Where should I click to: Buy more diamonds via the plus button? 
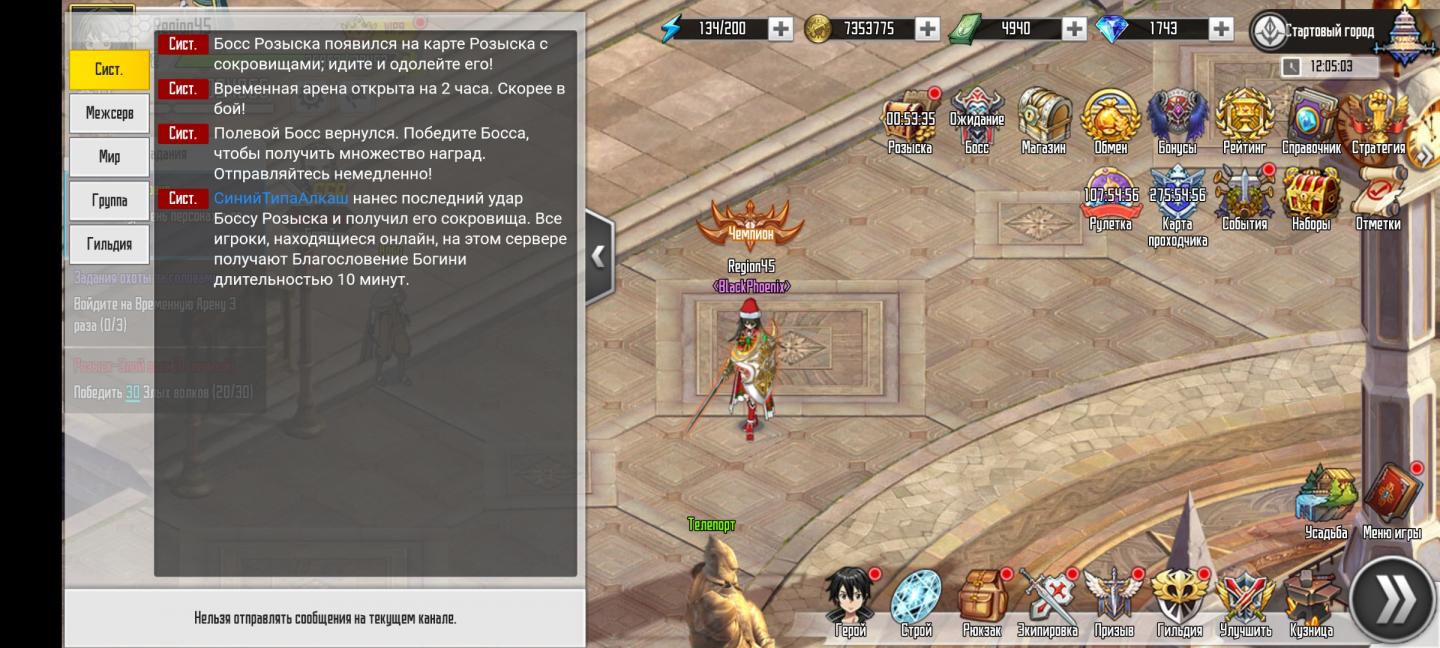[x=1220, y=29]
